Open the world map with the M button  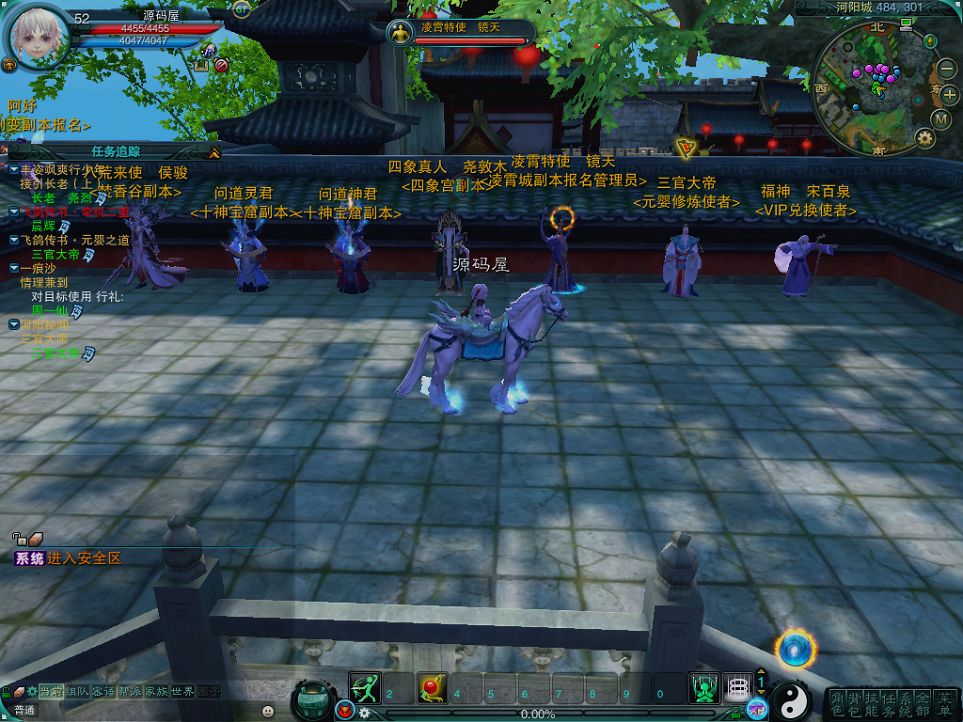(x=940, y=118)
